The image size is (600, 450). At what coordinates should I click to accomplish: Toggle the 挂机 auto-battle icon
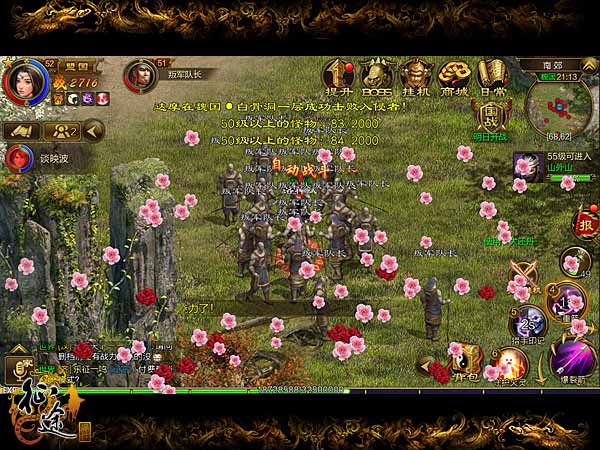[415, 74]
